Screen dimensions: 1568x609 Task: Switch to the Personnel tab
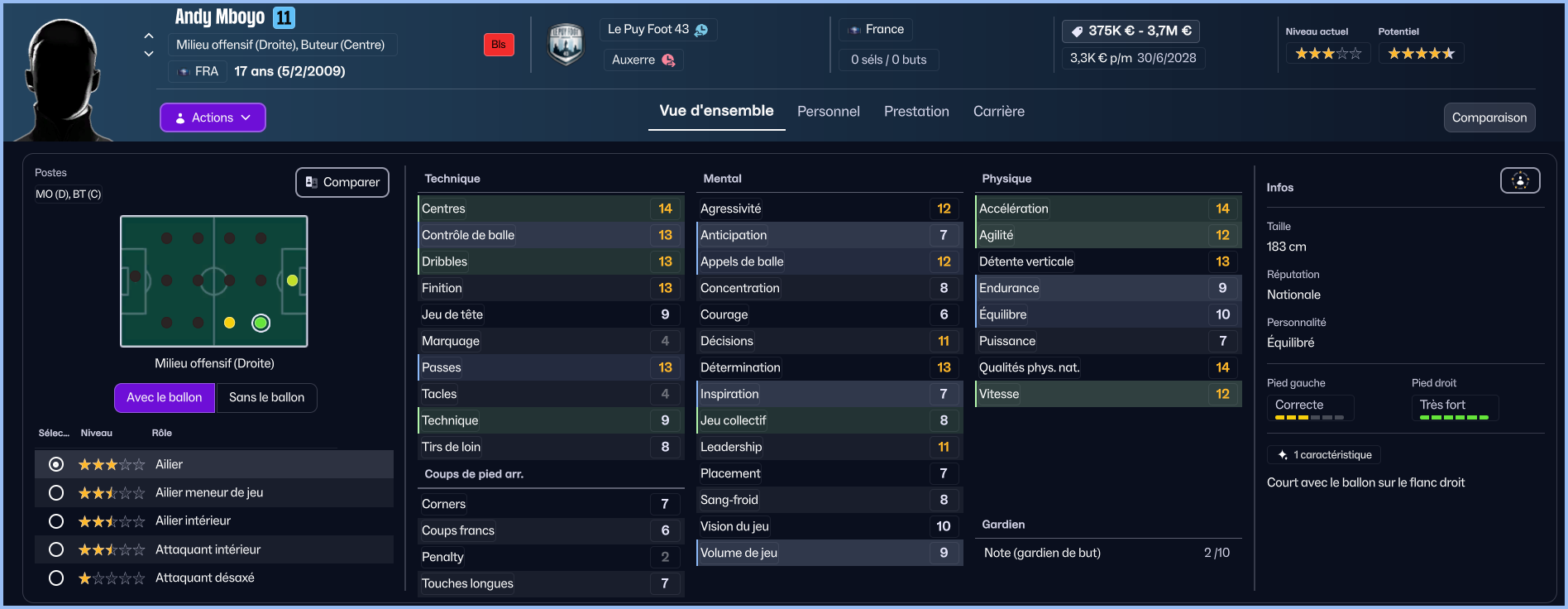pyautogui.click(x=828, y=112)
